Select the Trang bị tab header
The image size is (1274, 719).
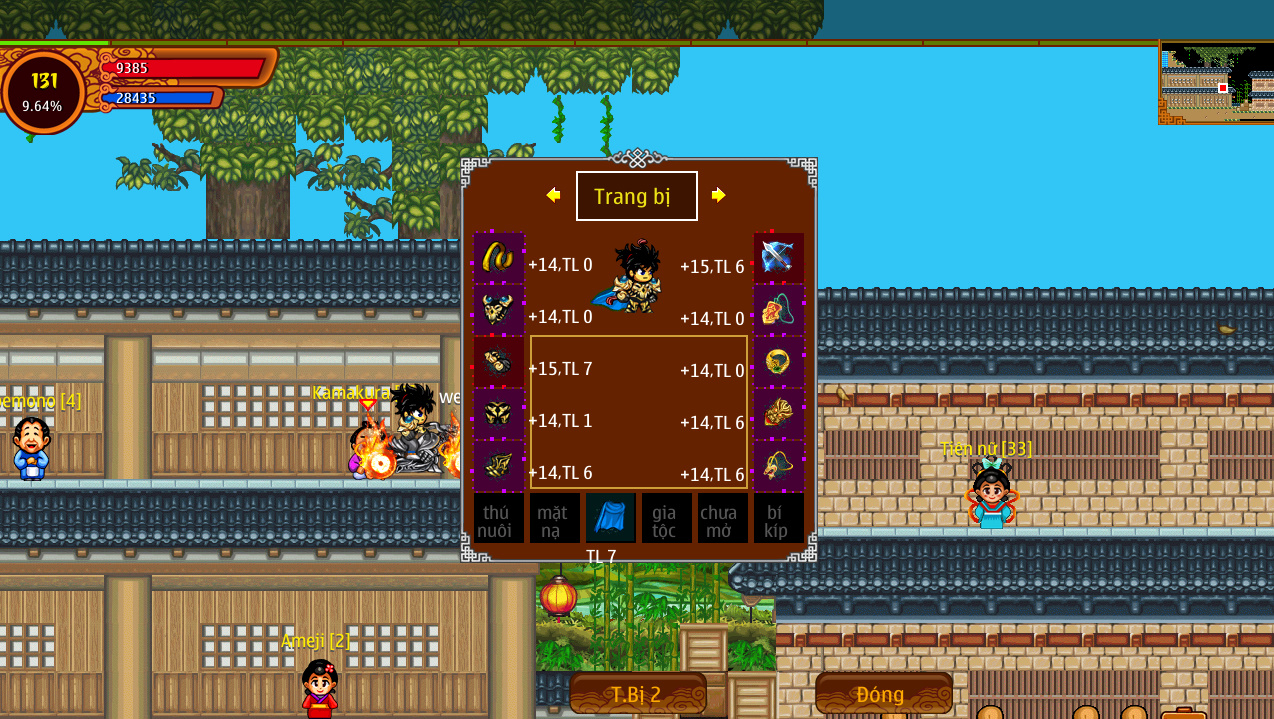[636, 196]
